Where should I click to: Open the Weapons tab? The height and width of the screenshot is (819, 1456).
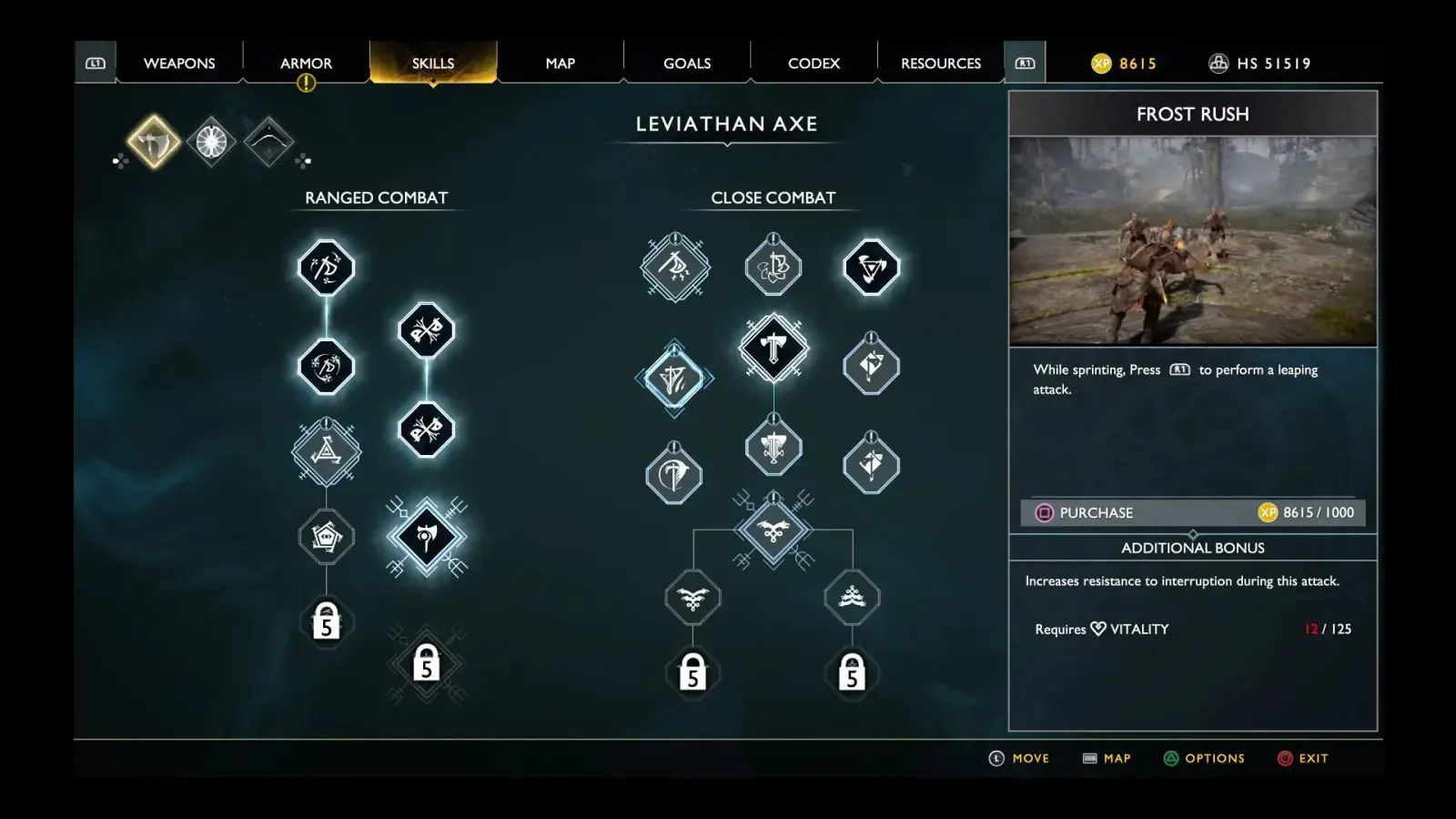coord(179,63)
